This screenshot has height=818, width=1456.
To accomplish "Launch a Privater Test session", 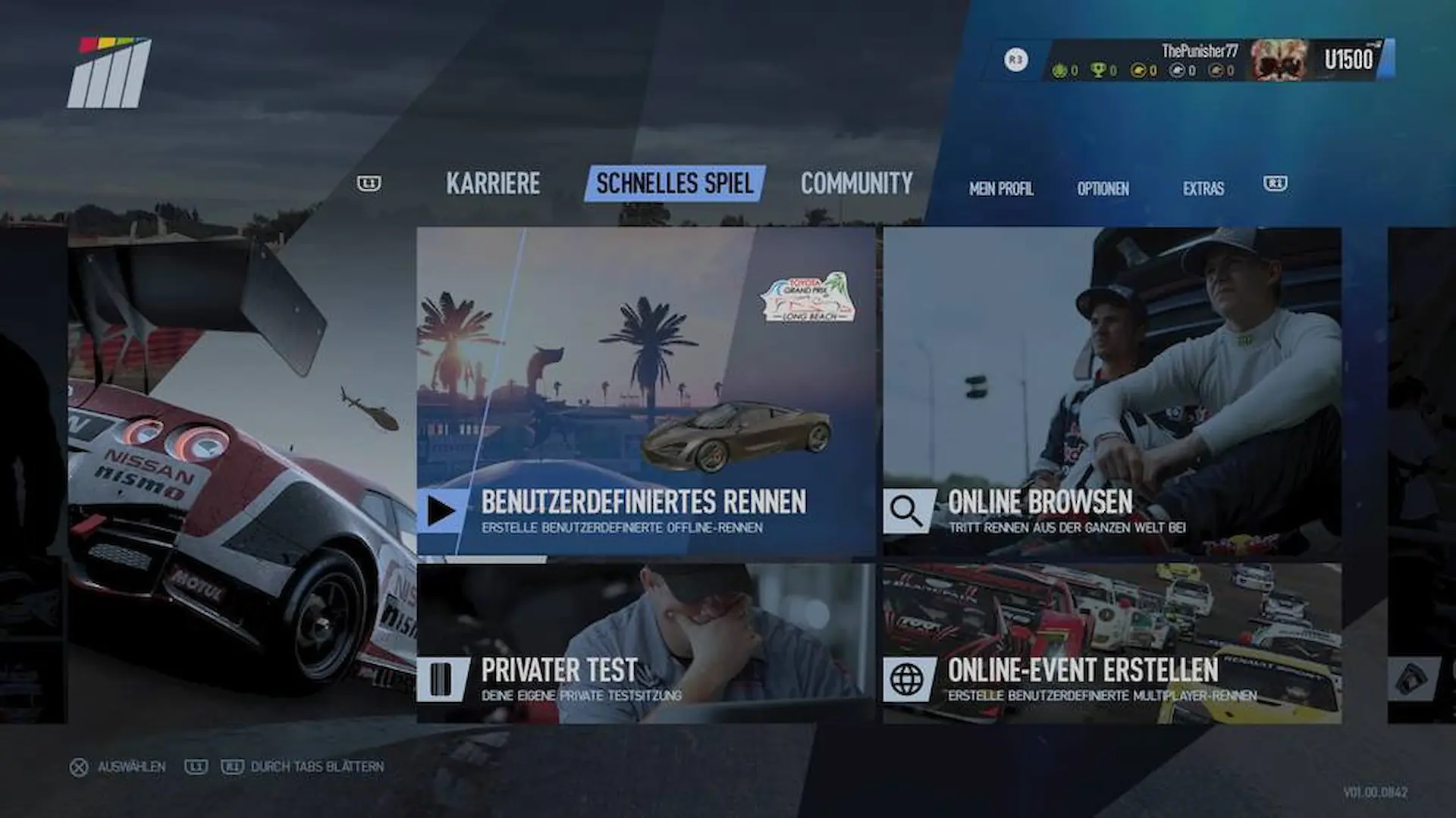I will click(x=645, y=643).
